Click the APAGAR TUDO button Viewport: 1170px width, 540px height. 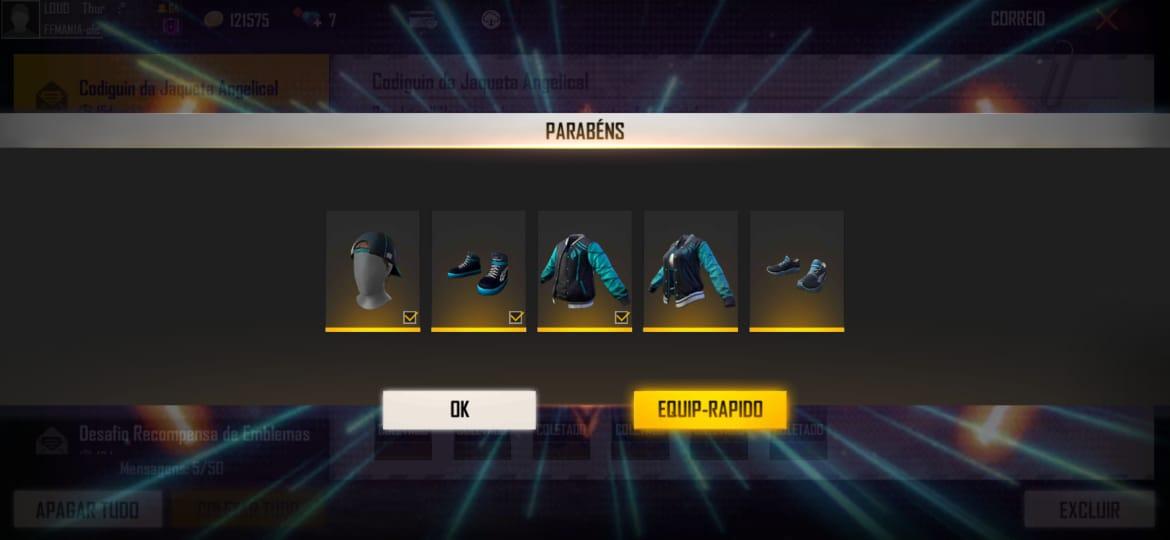(x=86, y=510)
